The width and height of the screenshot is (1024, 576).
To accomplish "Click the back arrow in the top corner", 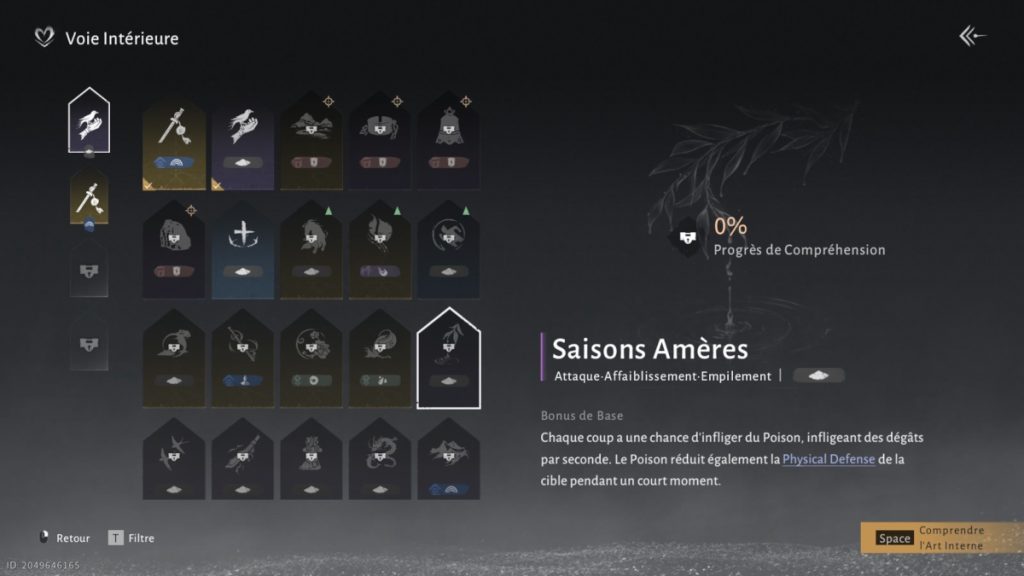I will coord(972,37).
